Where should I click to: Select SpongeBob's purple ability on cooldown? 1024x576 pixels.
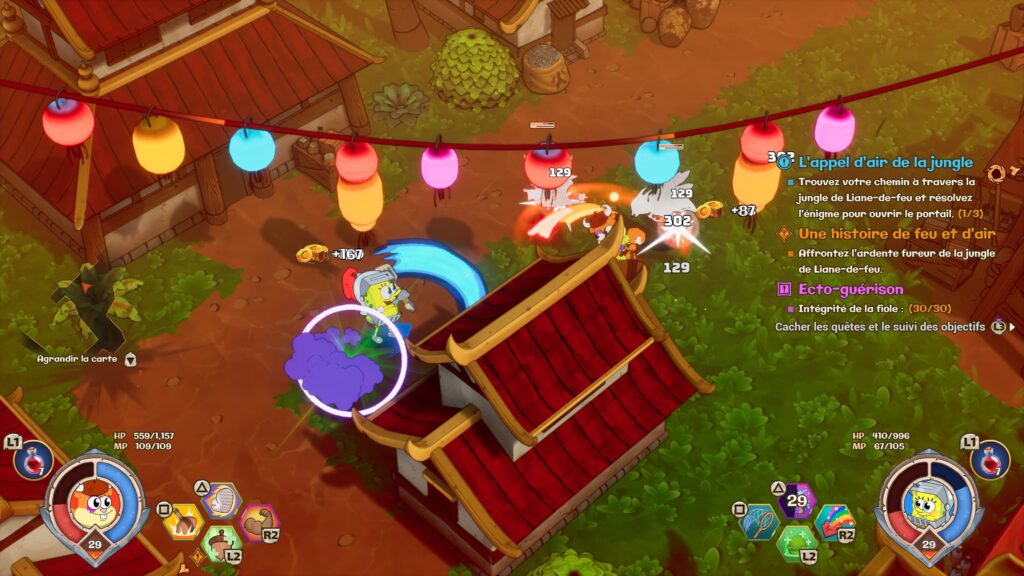pos(797,501)
